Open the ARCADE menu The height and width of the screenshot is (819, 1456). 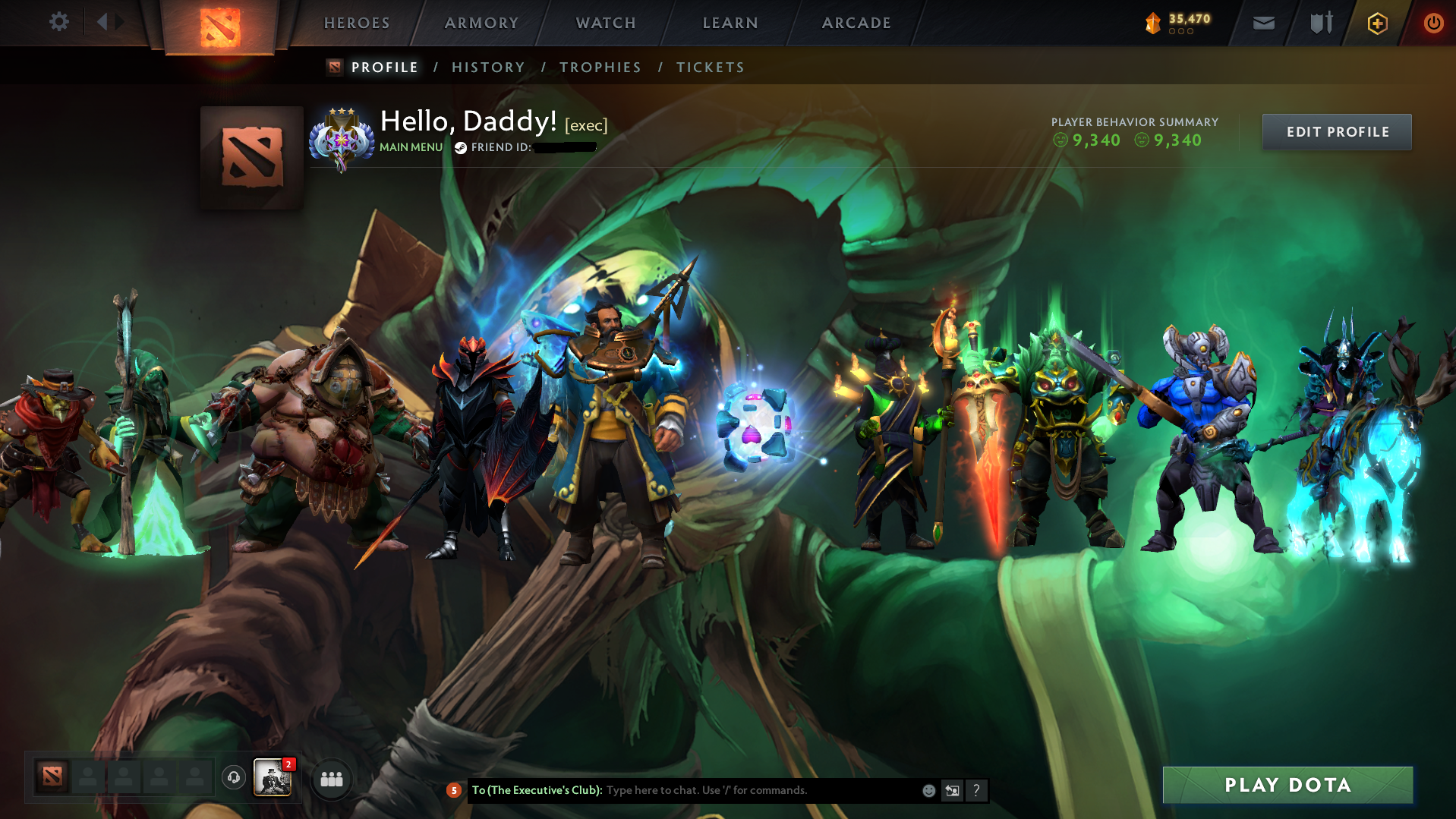pos(856,23)
